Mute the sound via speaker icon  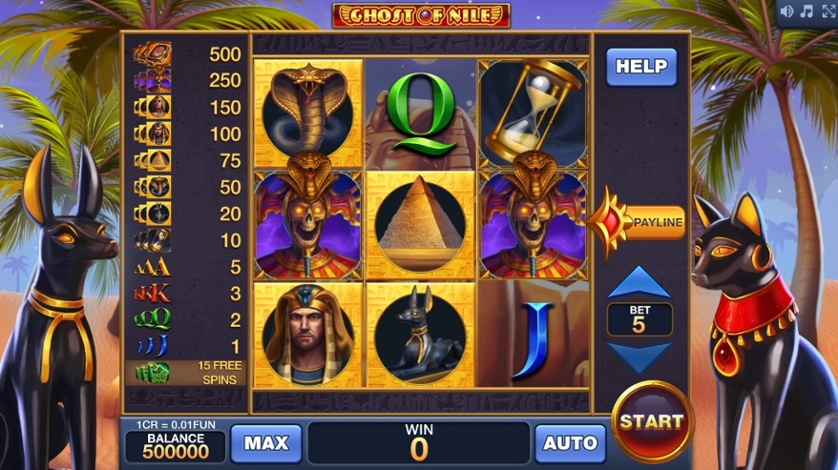[786, 12]
